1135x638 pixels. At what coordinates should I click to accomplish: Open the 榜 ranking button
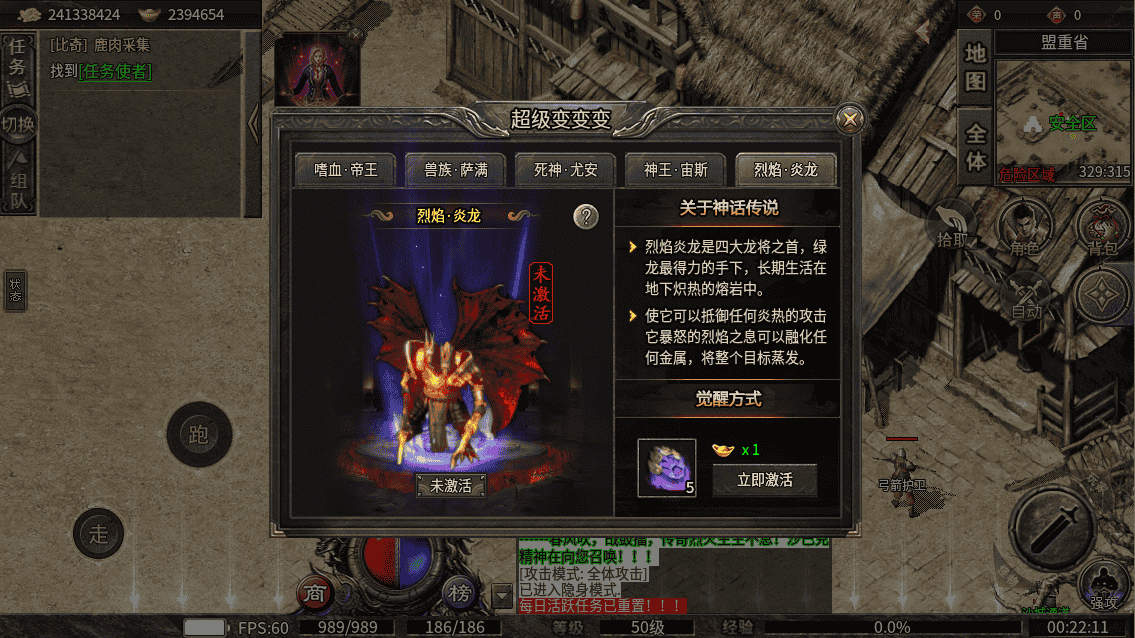click(x=459, y=593)
